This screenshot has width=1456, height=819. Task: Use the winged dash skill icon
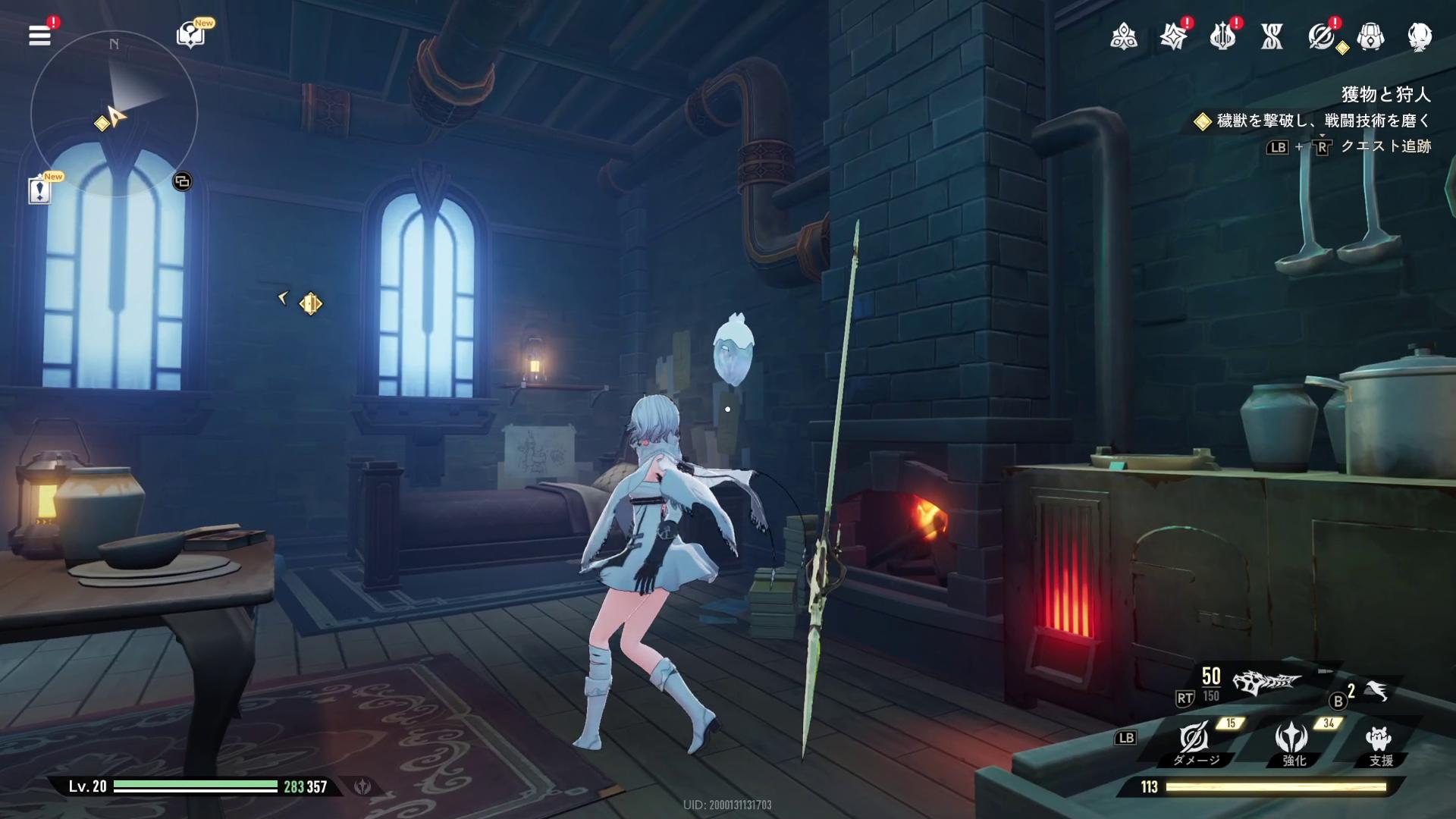coord(1376,691)
